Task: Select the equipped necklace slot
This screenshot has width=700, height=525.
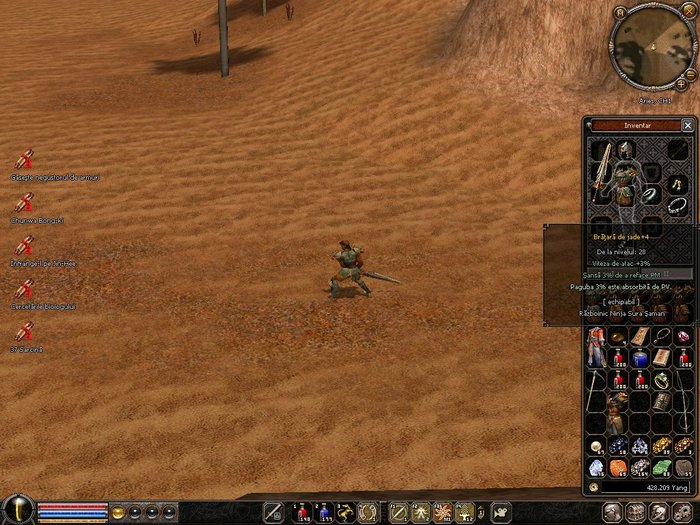Action: click(x=677, y=203)
